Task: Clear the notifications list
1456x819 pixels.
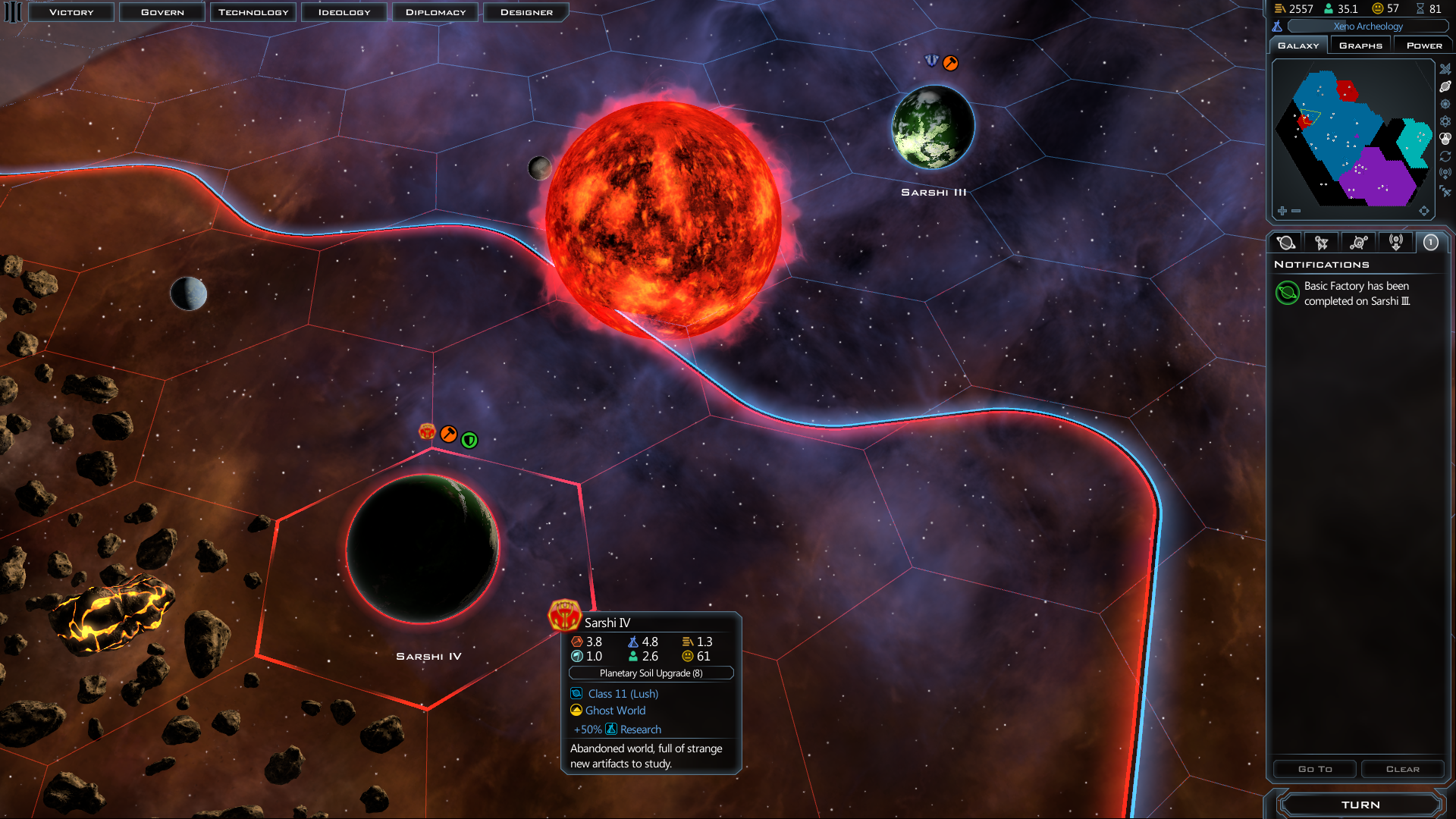Action: 1402,769
